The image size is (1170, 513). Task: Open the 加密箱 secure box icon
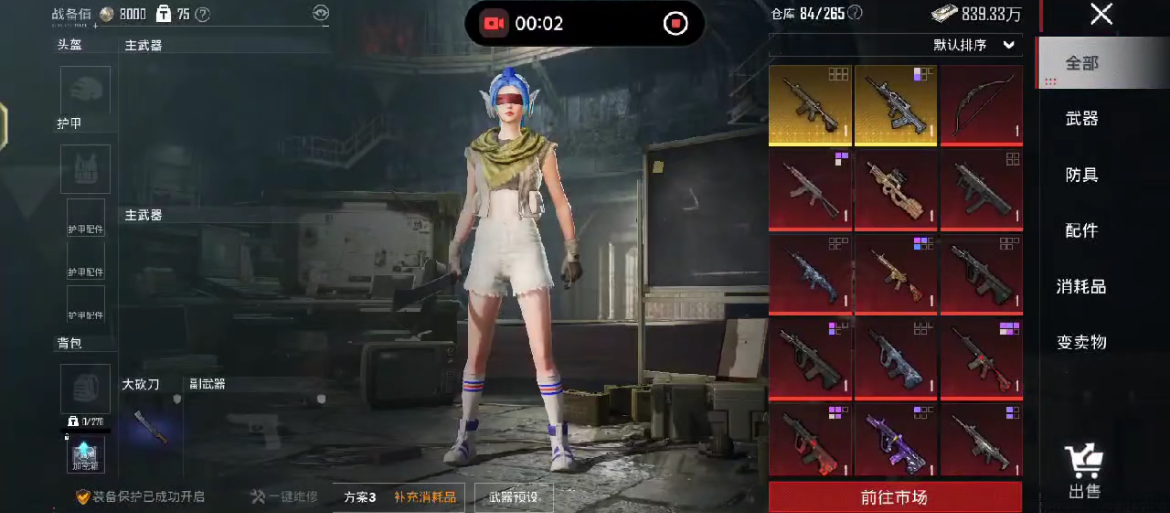tap(85, 456)
